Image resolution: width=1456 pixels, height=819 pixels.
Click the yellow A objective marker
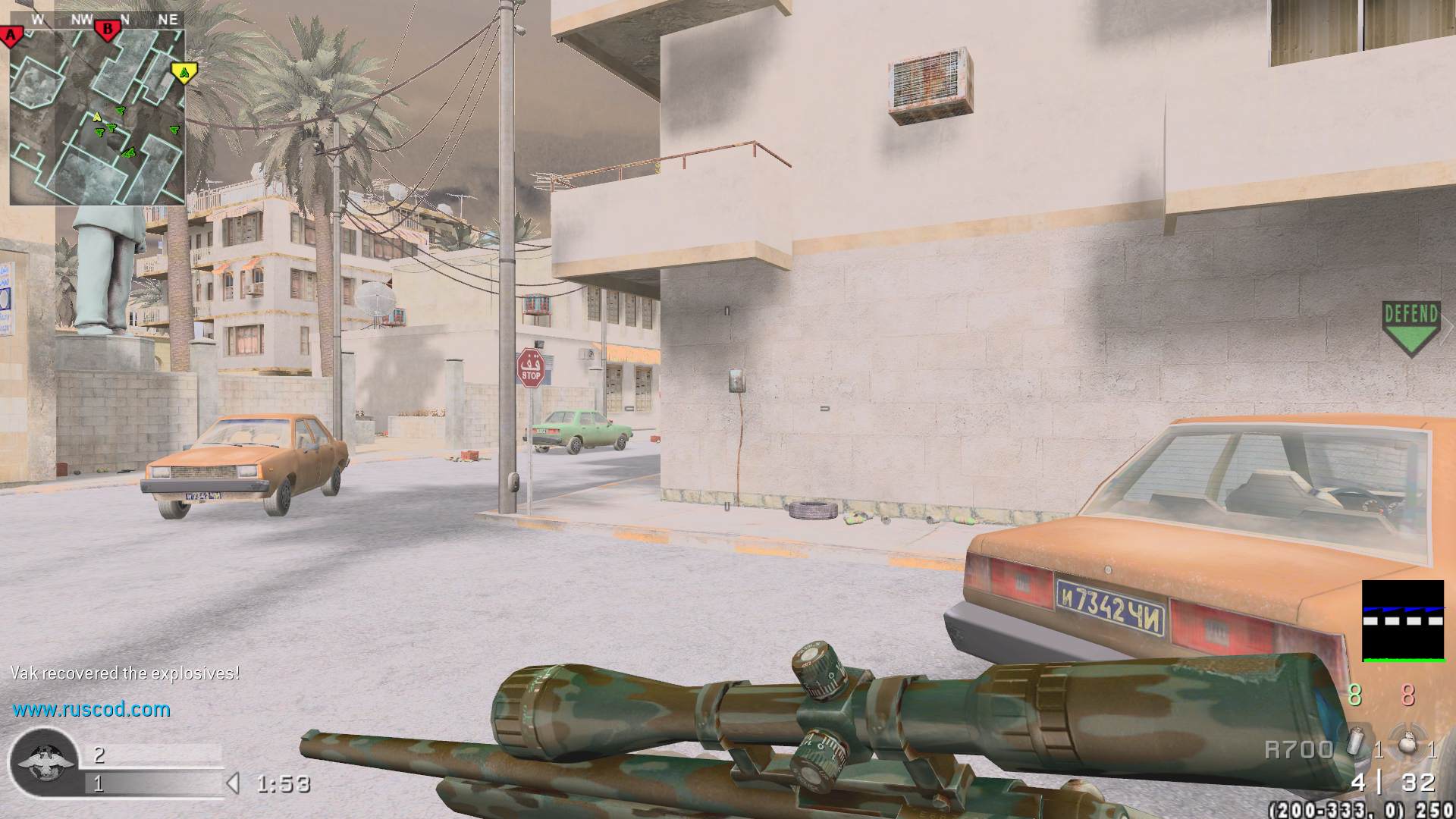[184, 73]
